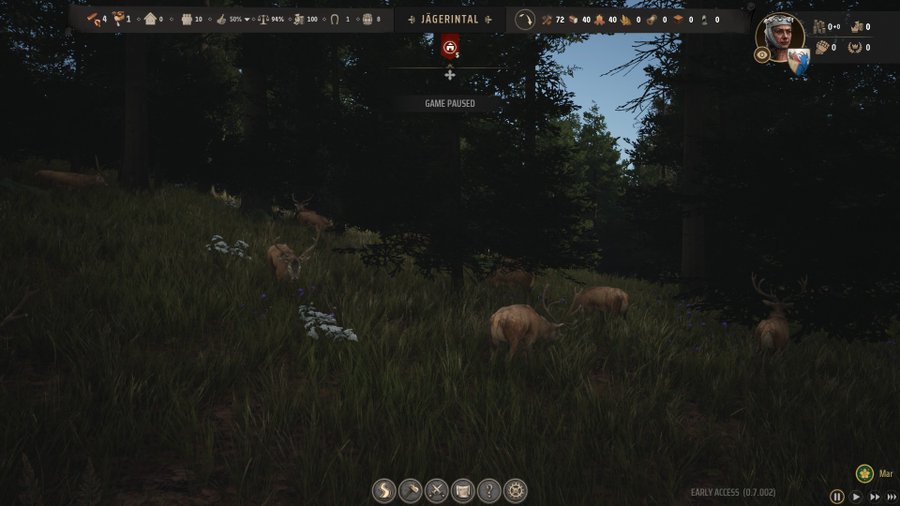Click the spring season flower icon
The height and width of the screenshot is (506, 900).
(864, 473)
